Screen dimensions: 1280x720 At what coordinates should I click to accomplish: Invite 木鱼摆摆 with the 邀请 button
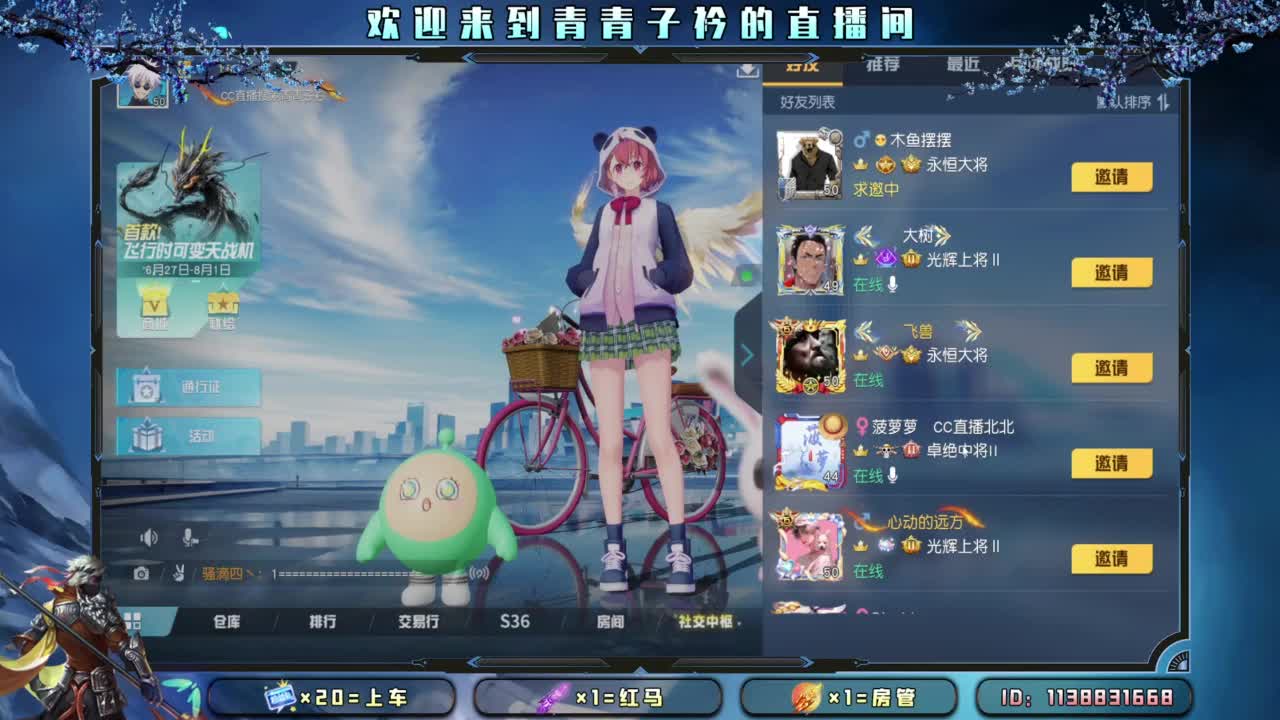point(1113,177)
